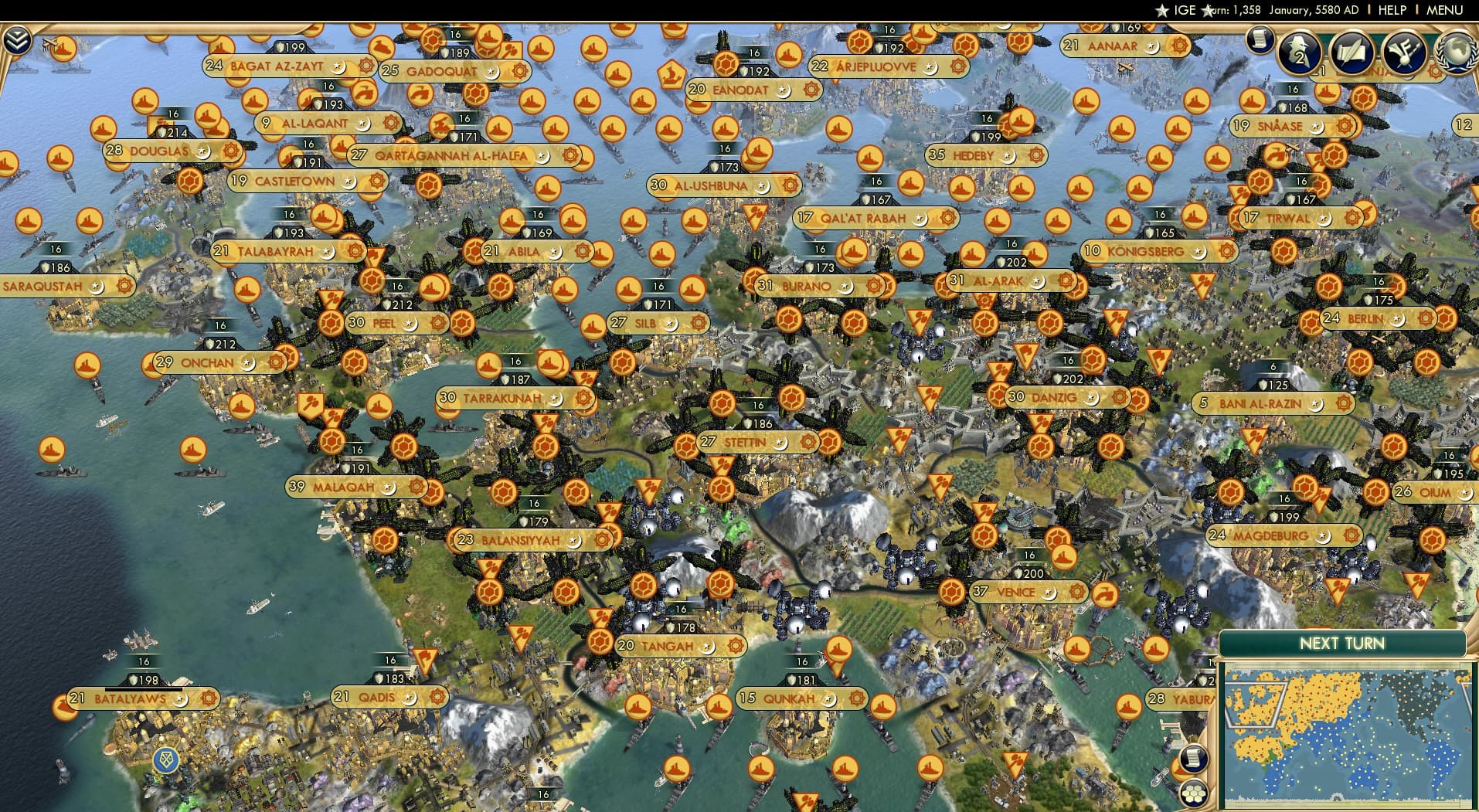This screenshot has width=1479, height=812.
Task: Switch to Strategic View with hexagon icon
Action: 1193,795
